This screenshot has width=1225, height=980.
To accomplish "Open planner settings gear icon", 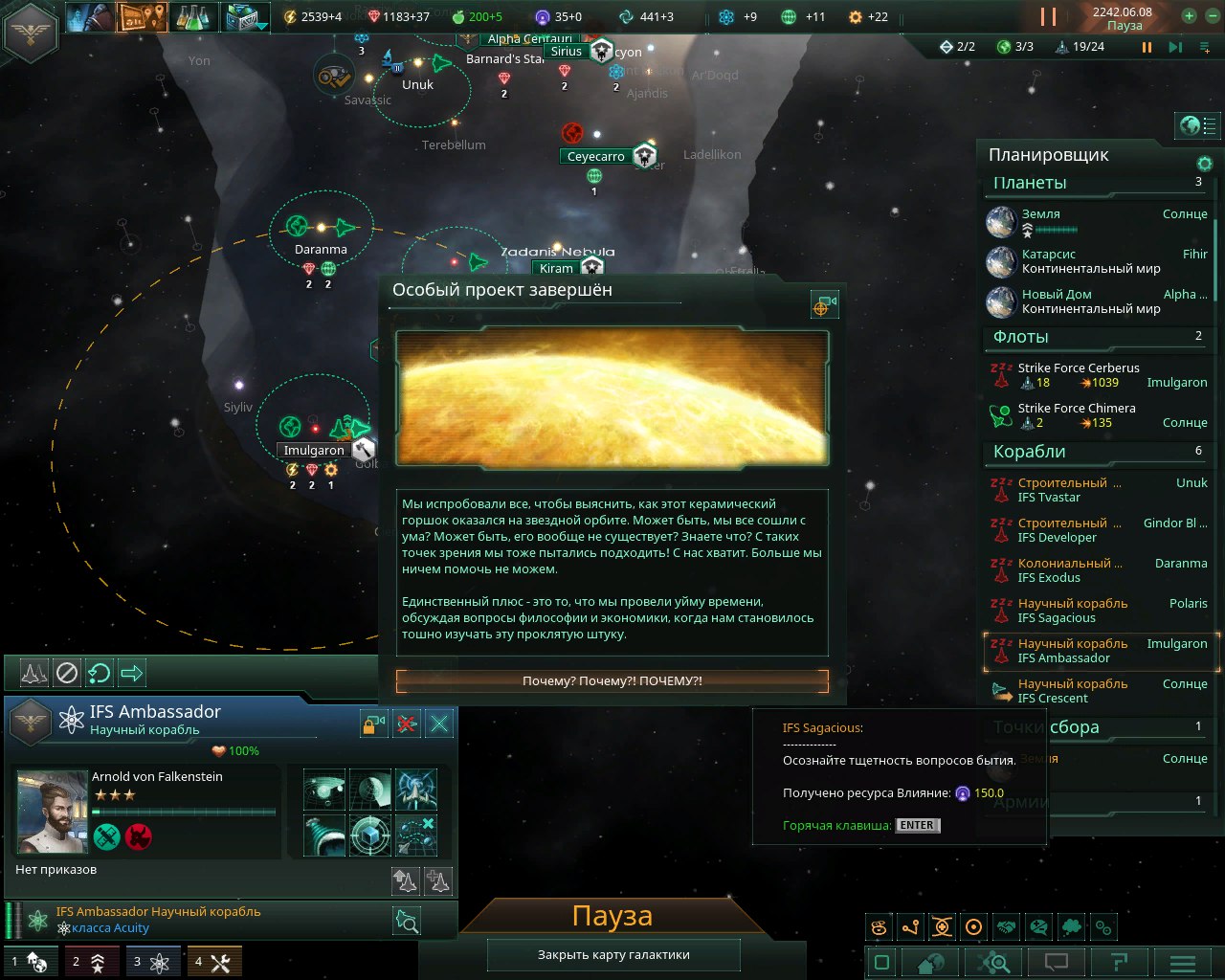I will coord(1205,164).
